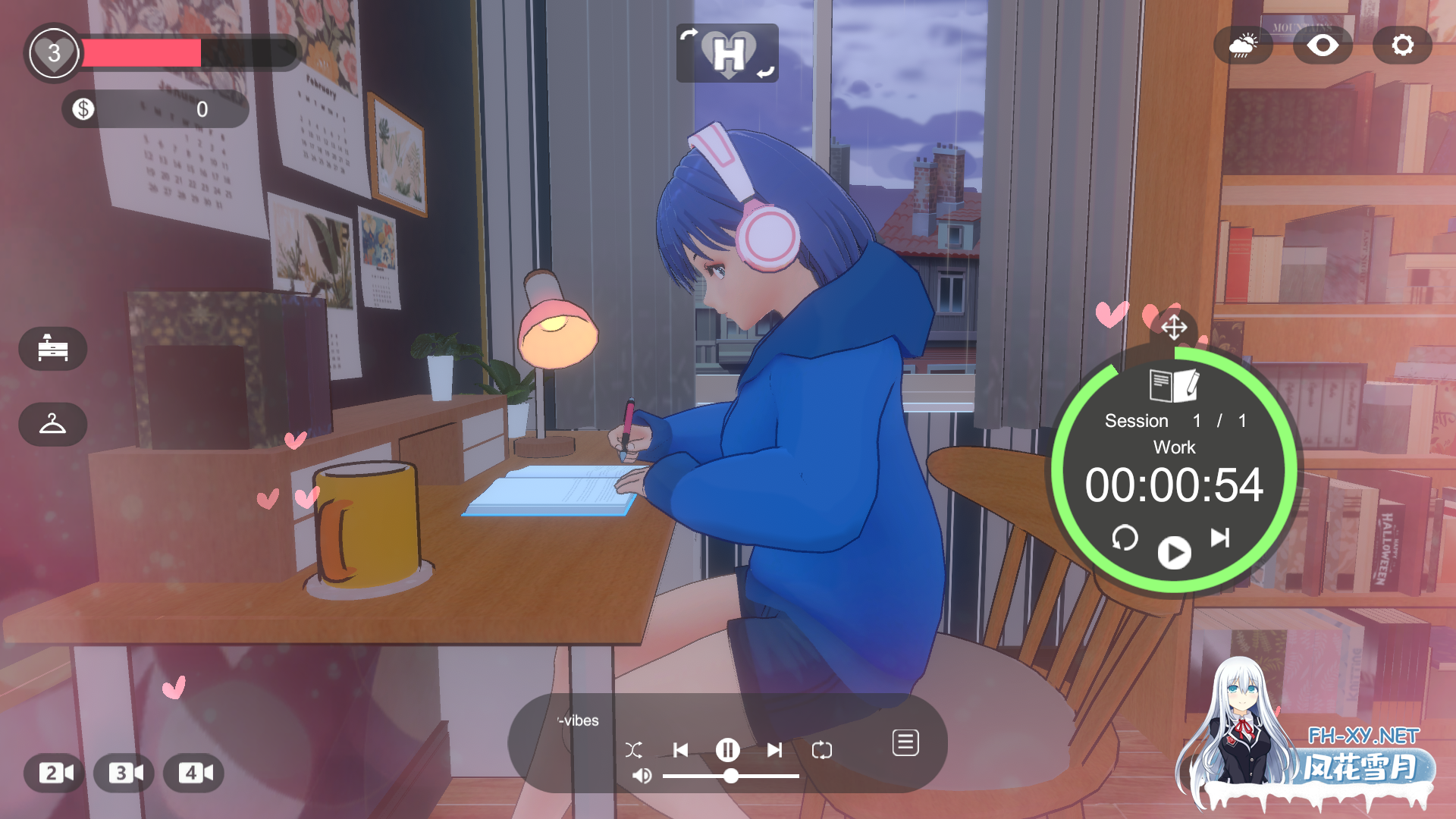The width and height of the screenshot is (1456, 819).
Task: Skip to the next timer session
Action: pyautogui.click(x=1221, y=539)
